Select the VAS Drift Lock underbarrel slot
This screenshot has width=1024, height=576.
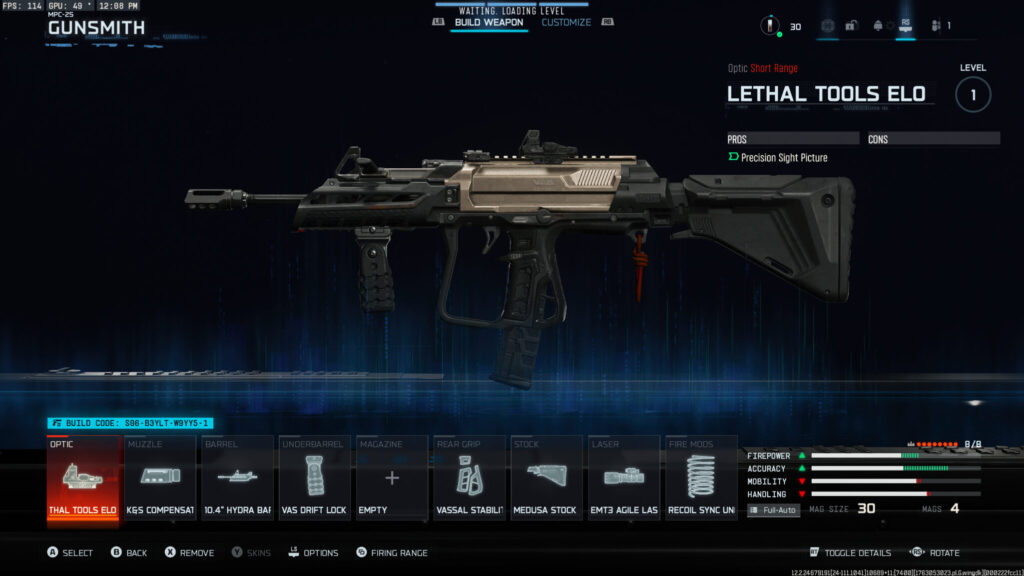315,479
